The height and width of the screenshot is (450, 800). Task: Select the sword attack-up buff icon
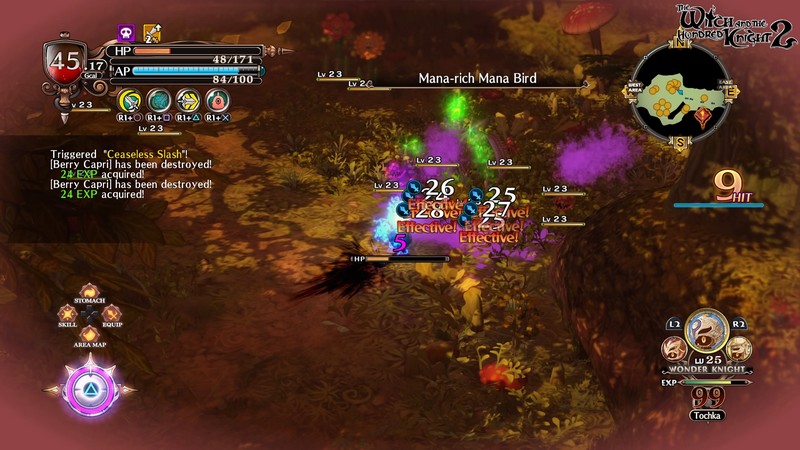pos(152,34)
